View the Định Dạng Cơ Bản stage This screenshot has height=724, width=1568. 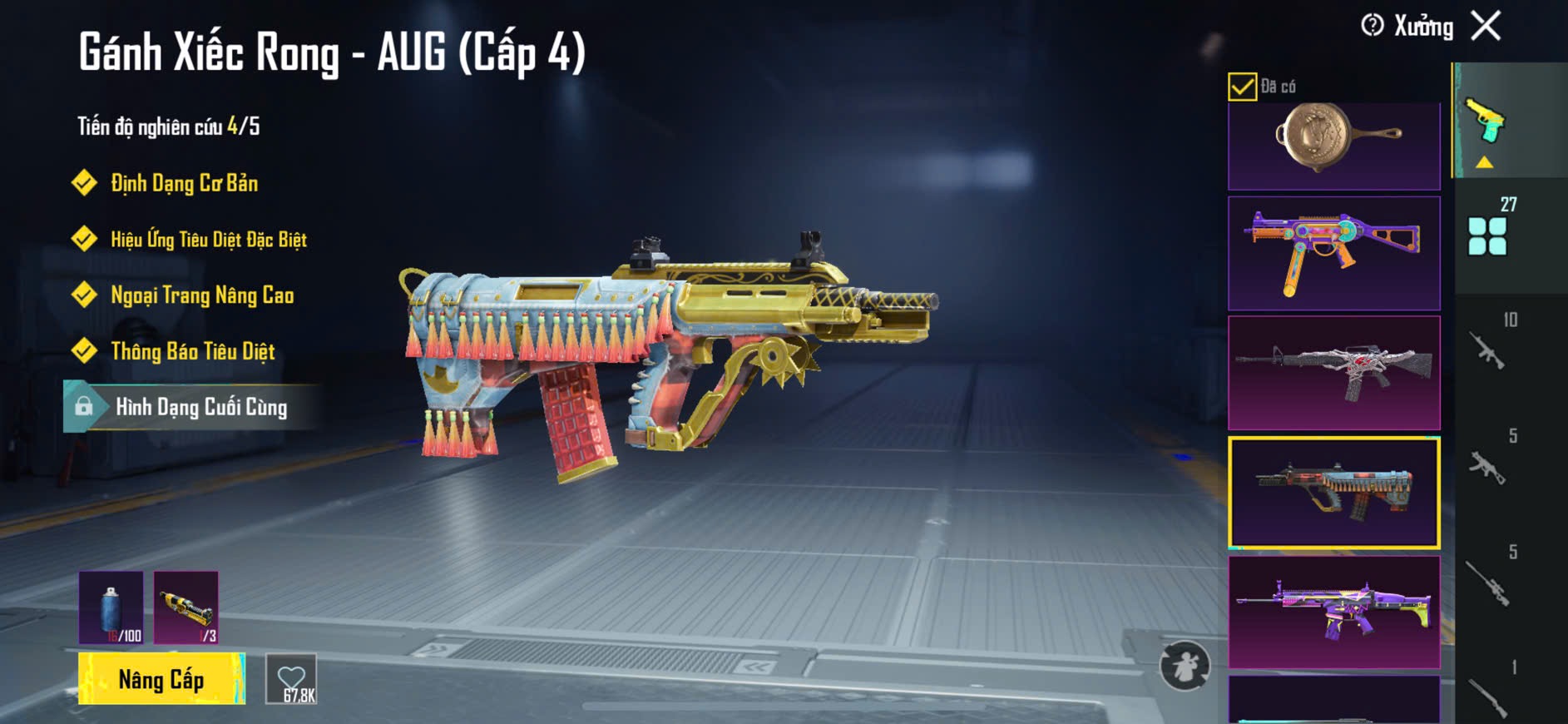pos(184,183)
